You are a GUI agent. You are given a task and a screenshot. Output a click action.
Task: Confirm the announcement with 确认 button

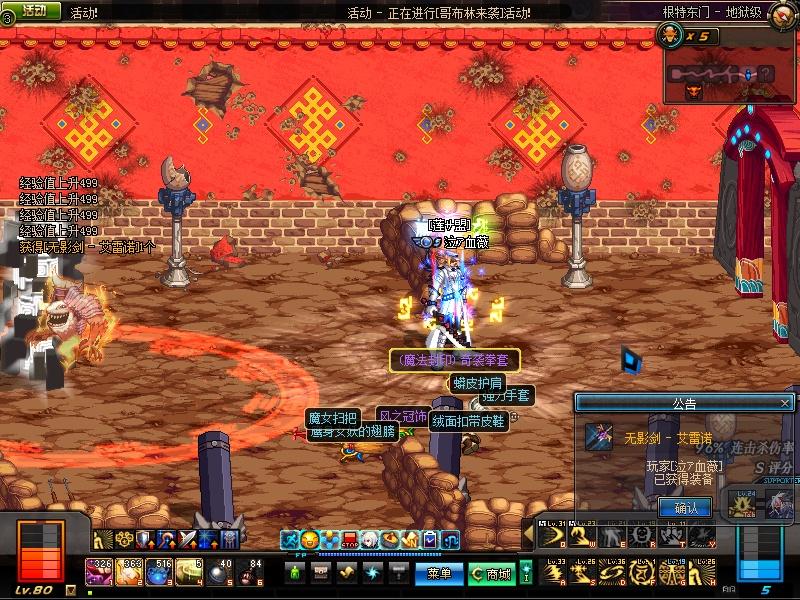point(685,508)
